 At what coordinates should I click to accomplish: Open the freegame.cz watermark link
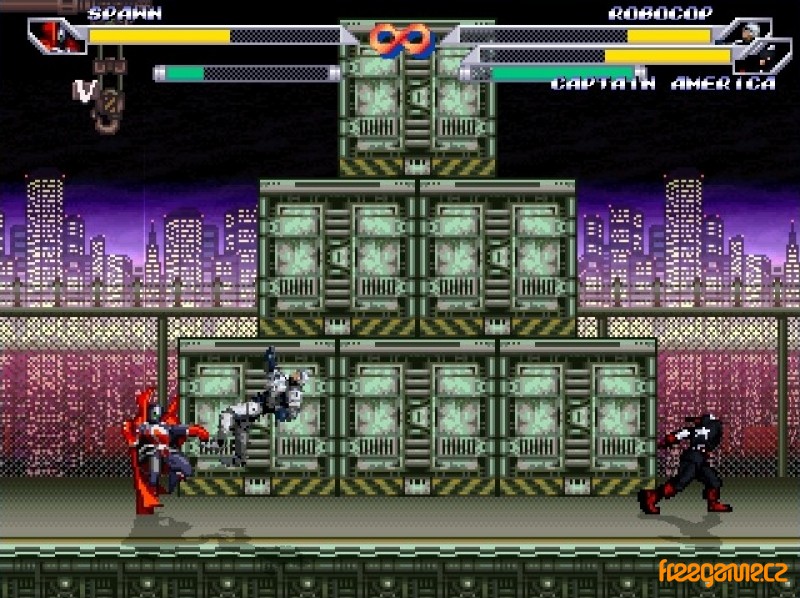[x=725, y=573]
